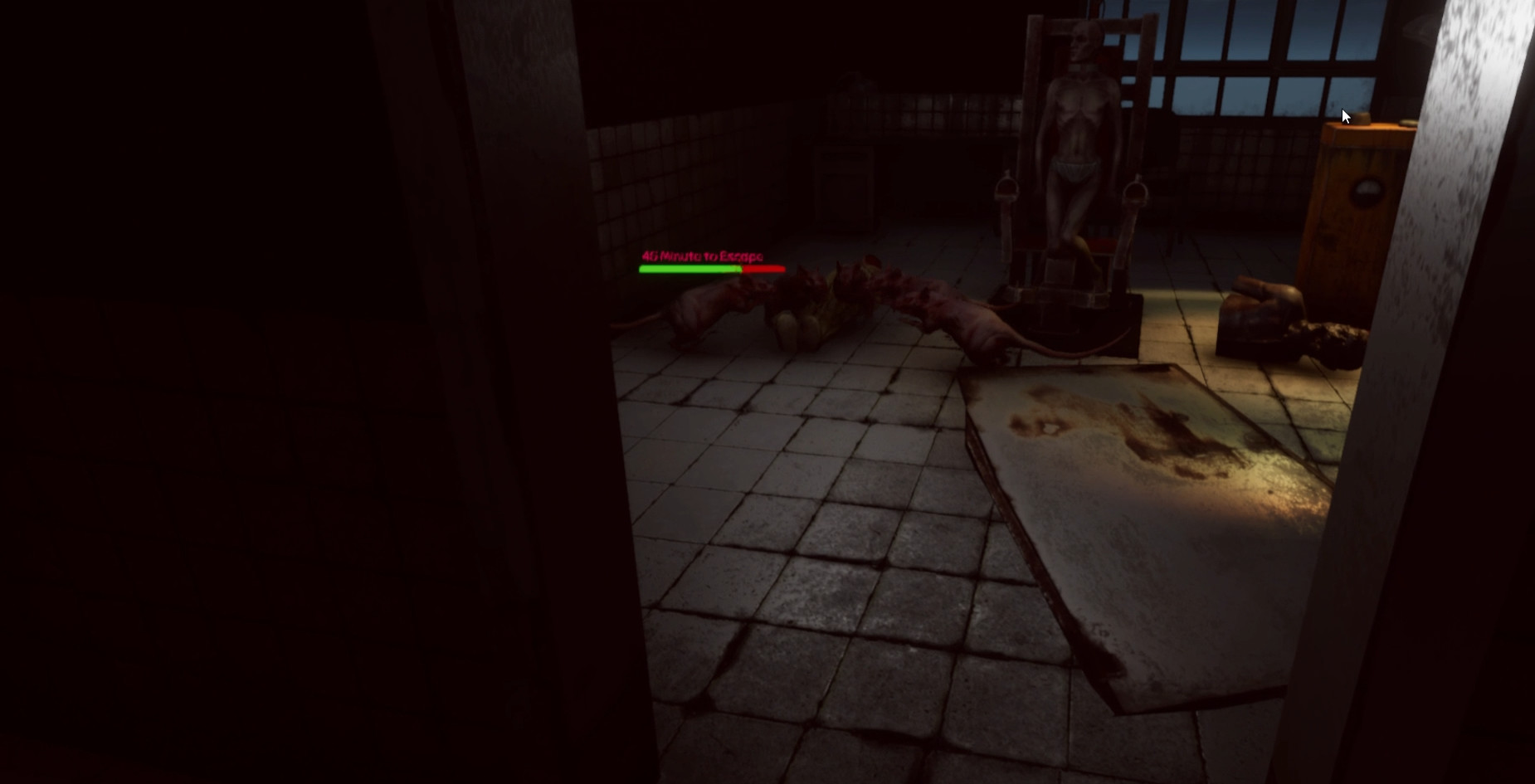Click the gauge dial on the wooden panel
This screenshot has width=1535, height=784.
pos(1367,192)
